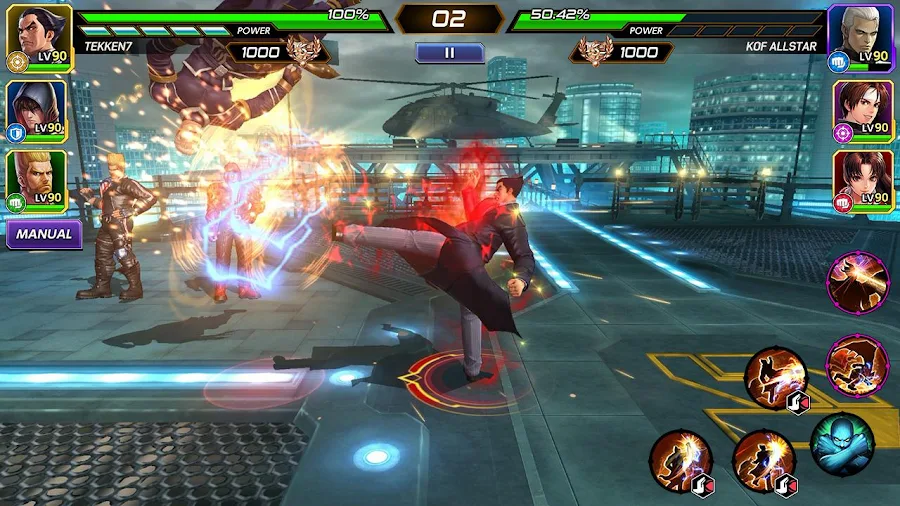Pause the match with the pause button
The width and height of the screenshot is (900, 506).
(x=449, y=52)
